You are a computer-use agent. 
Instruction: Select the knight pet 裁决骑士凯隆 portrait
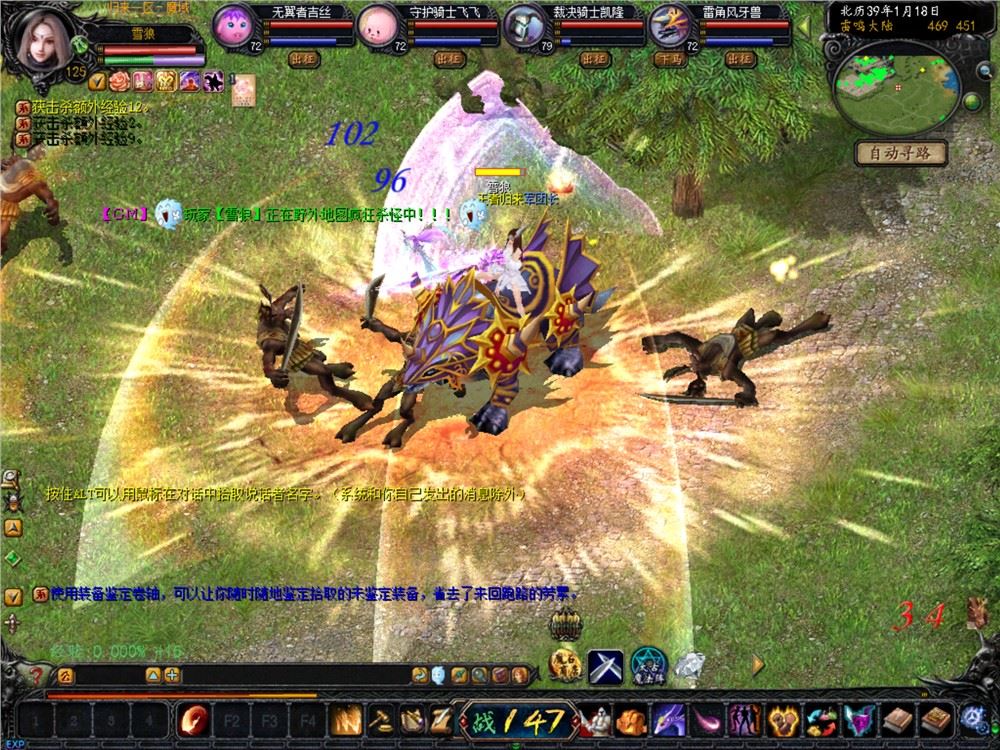(524, 25)
